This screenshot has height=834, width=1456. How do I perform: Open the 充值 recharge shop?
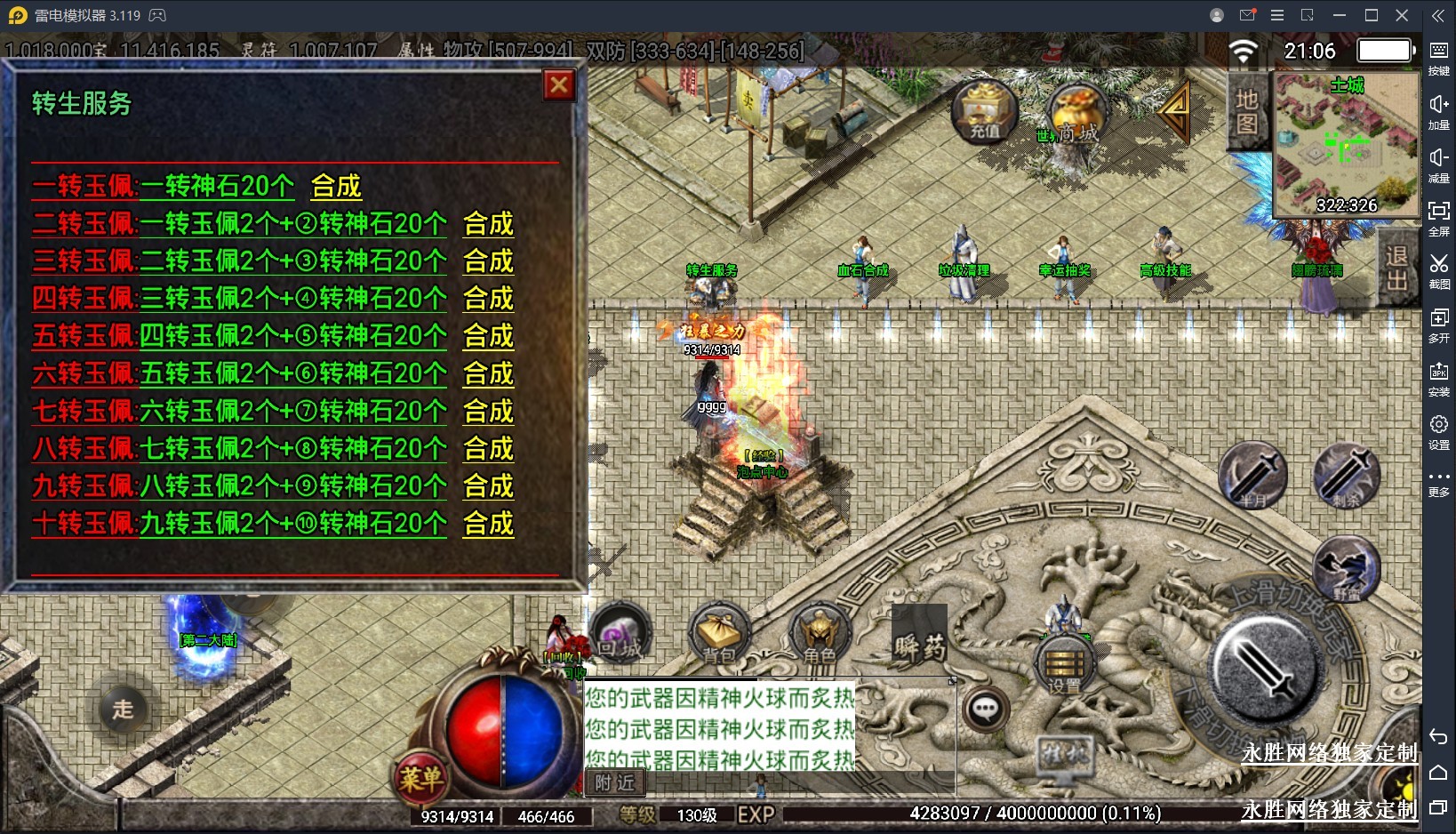tap(984, 111)
